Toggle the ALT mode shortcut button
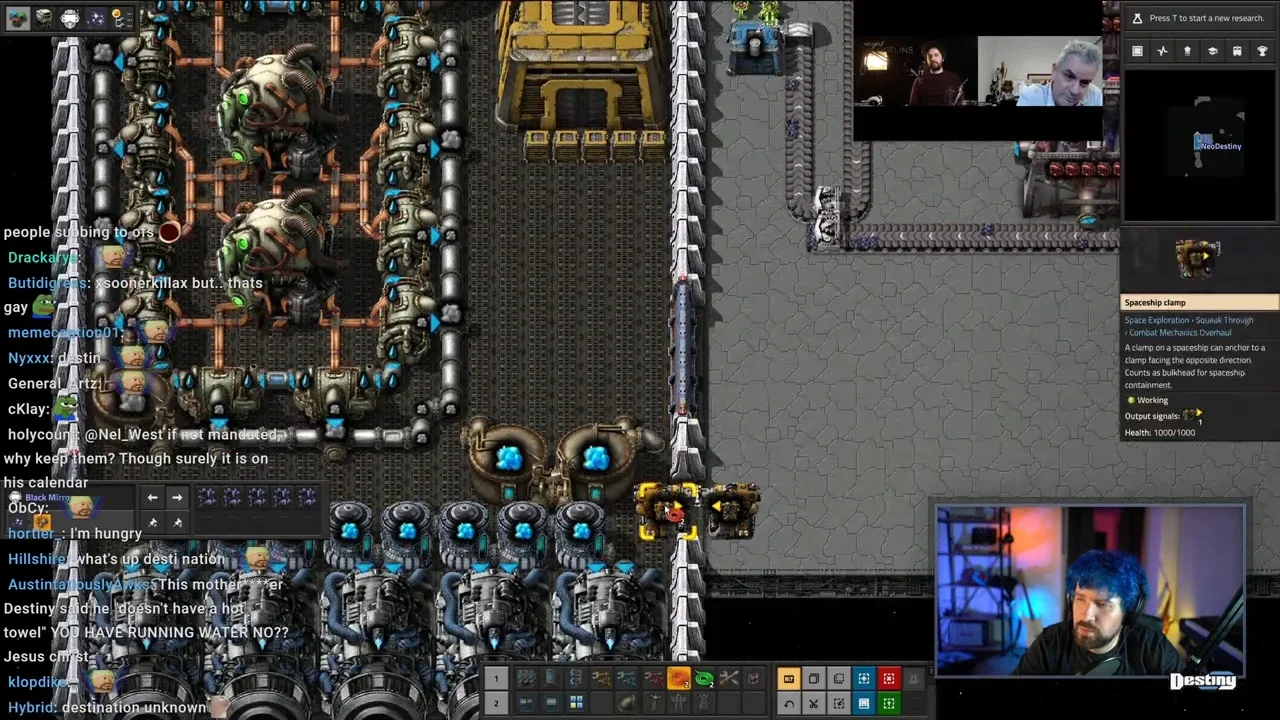 (x=789, y=679)
